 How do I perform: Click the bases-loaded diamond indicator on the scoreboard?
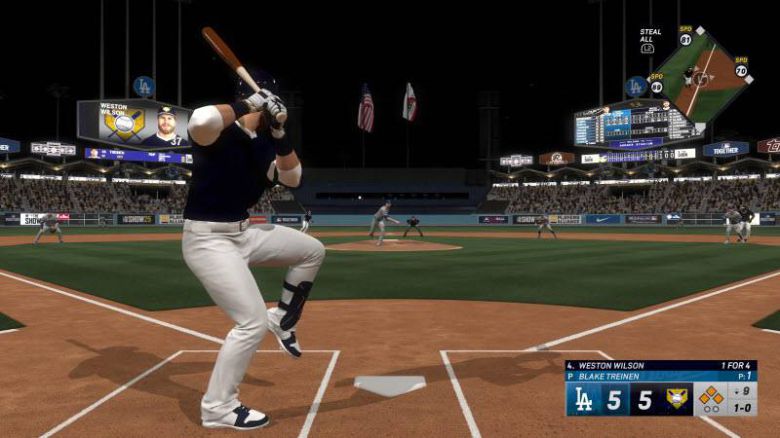pyautogui.click(x=710, y=397)
